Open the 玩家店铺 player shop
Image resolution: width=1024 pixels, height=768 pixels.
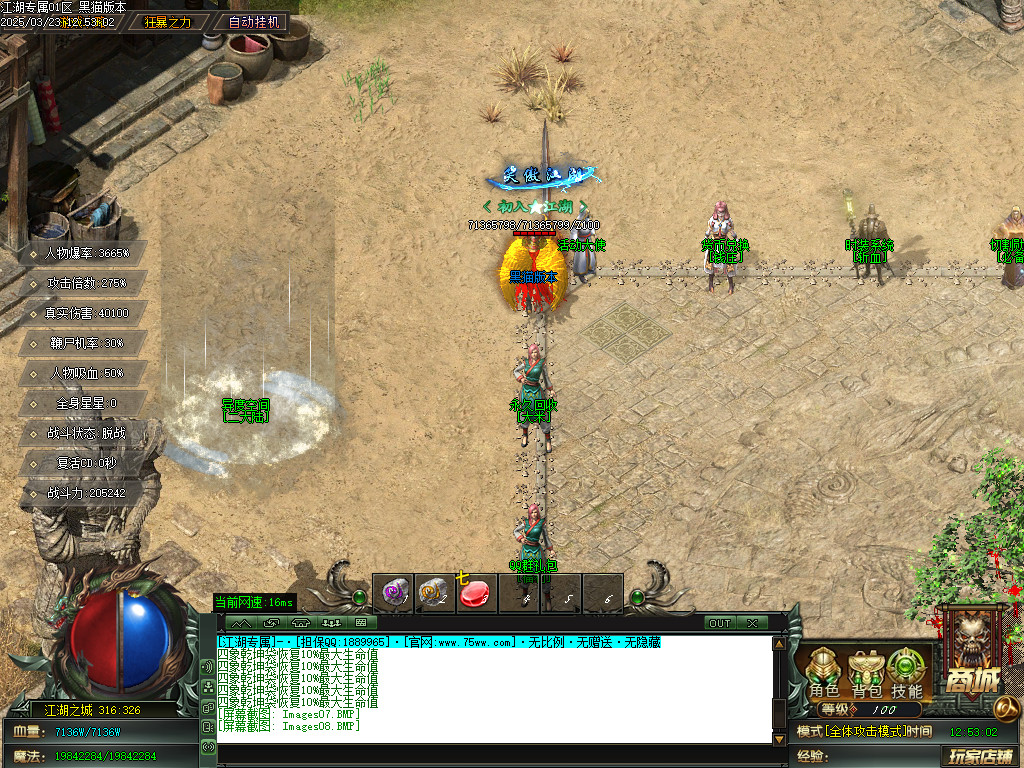(x=979, y=757)
